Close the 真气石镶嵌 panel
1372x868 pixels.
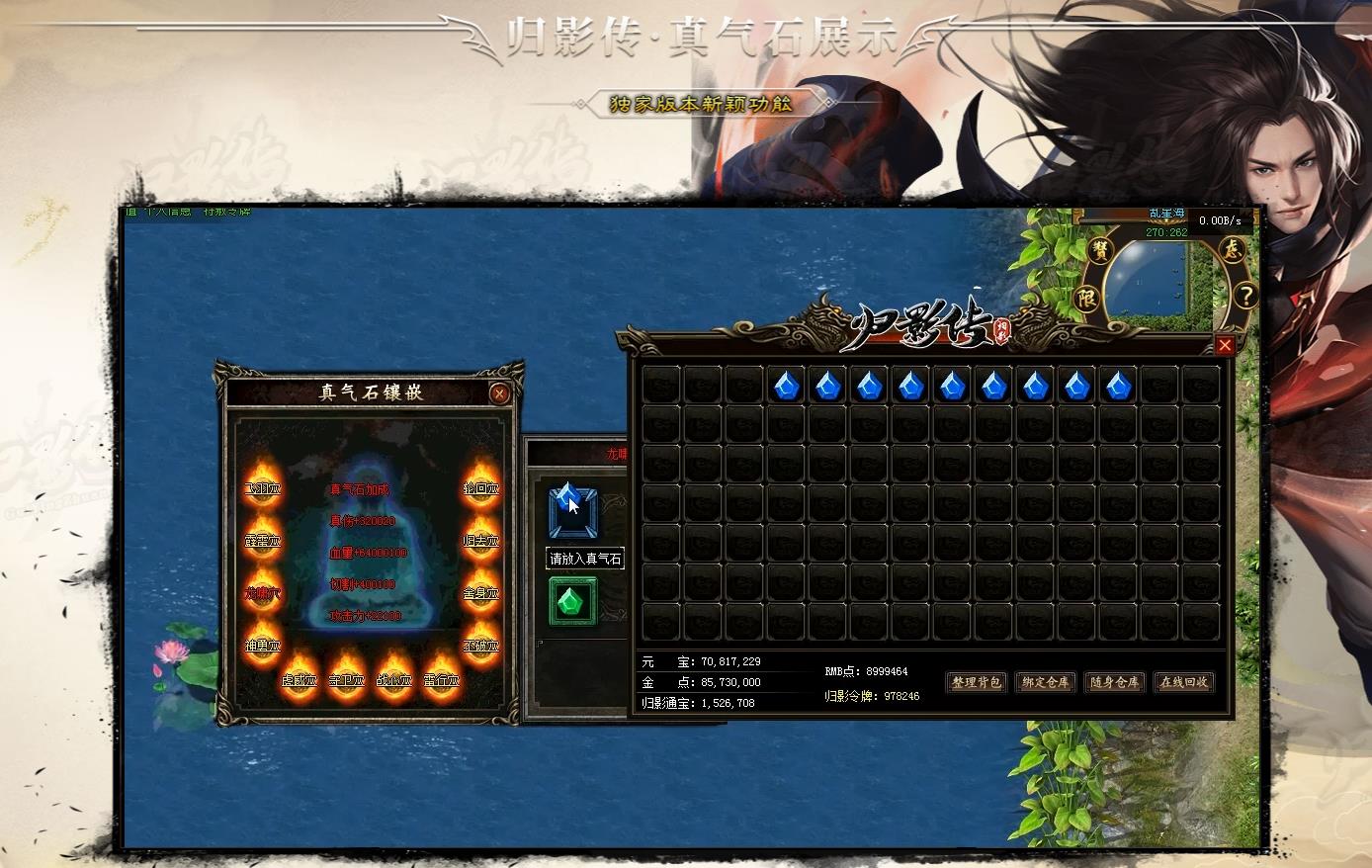pos(499,393)
